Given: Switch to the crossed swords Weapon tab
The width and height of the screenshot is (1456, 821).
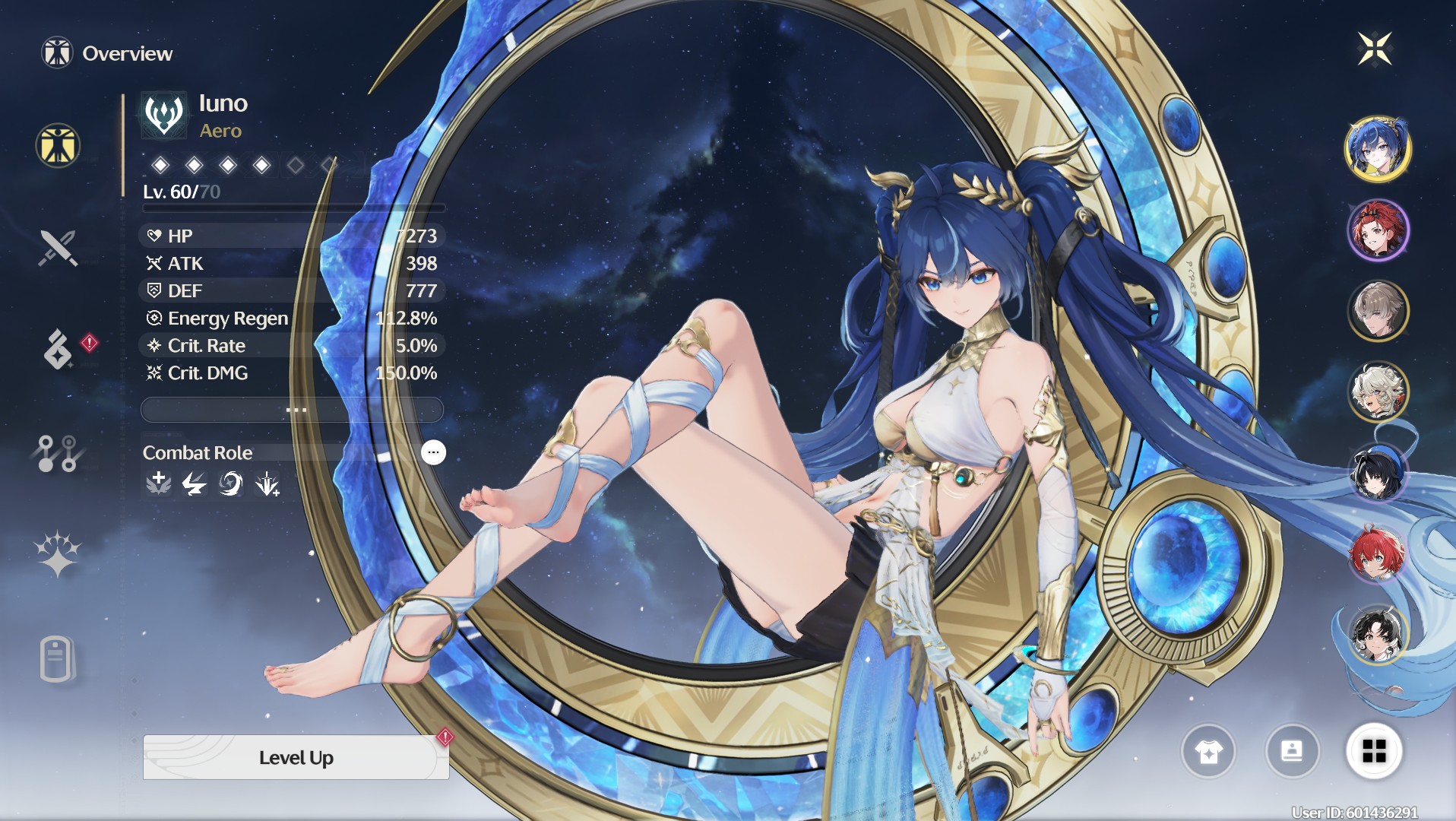Looking at the screenshot, I should [x=58, y=248].
